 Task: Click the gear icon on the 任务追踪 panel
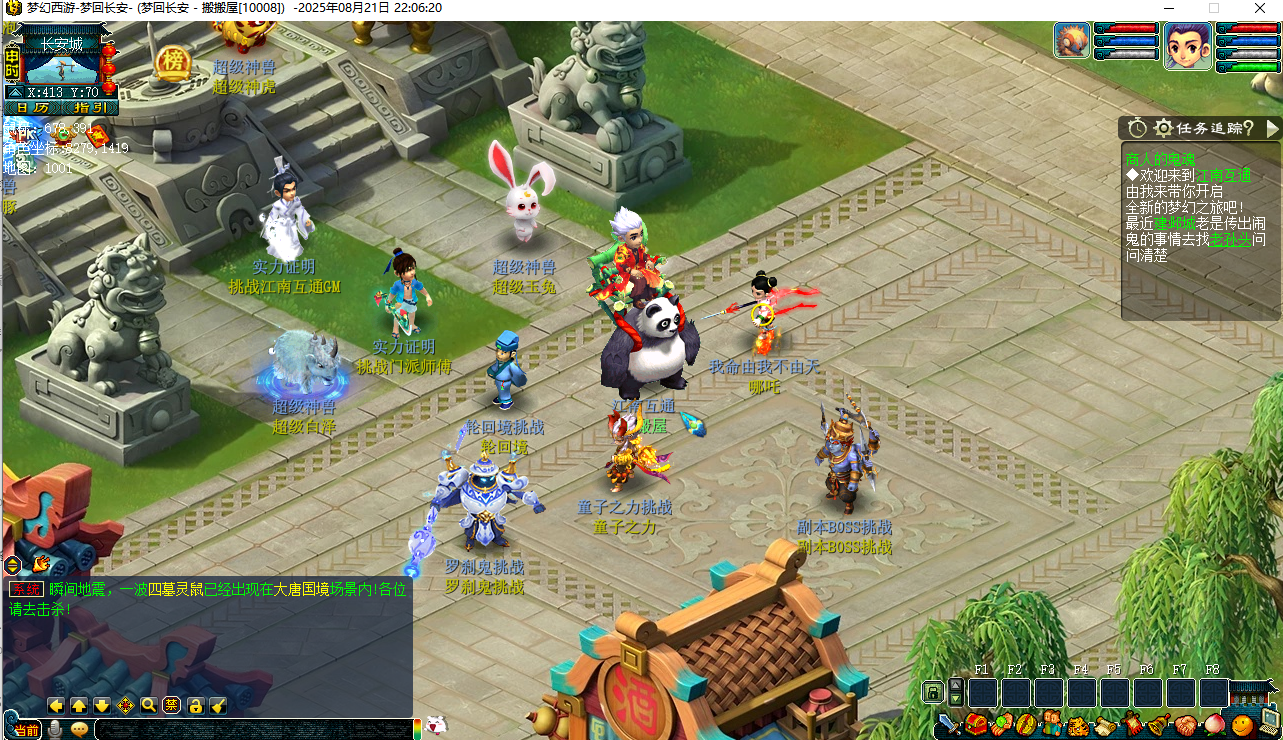coord(1162,128)
